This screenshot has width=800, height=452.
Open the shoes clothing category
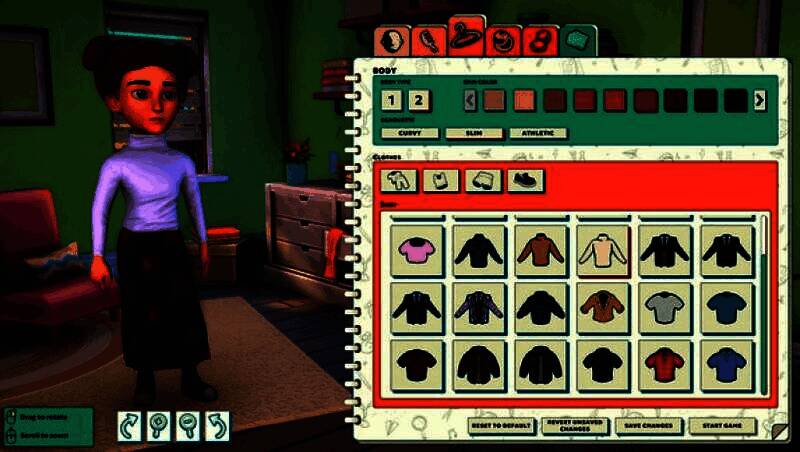pos(525,180)
